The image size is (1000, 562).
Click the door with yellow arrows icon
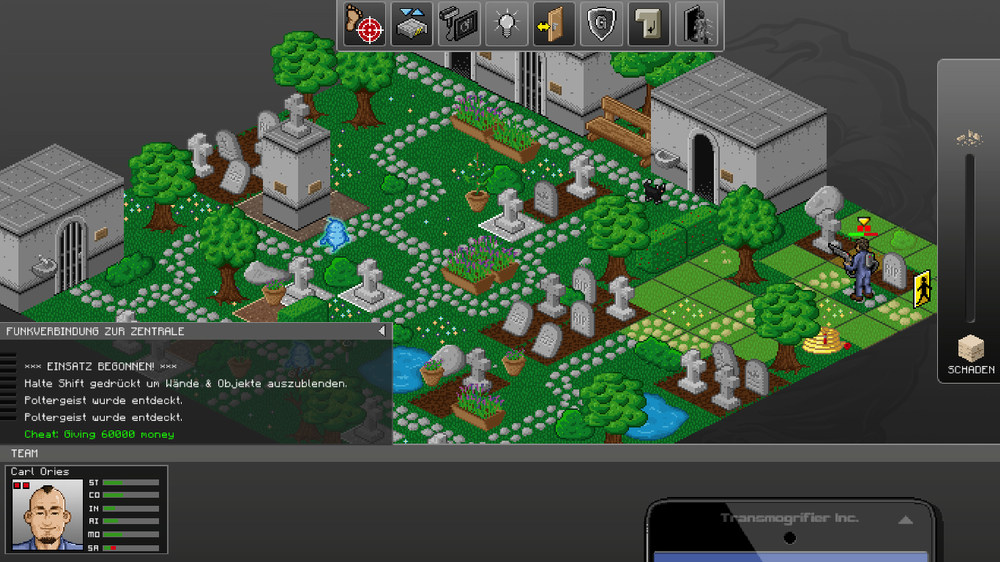coord(553,24)
